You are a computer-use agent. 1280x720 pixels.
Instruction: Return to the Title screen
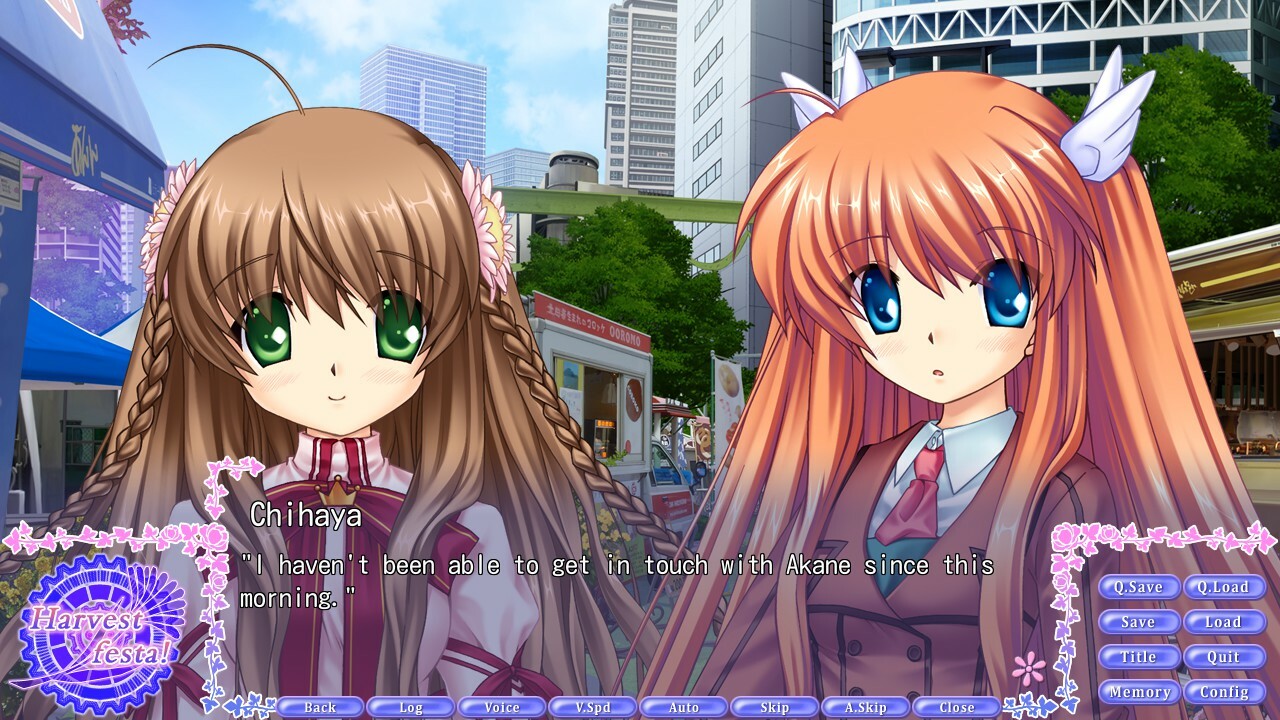pos(1139,657)
